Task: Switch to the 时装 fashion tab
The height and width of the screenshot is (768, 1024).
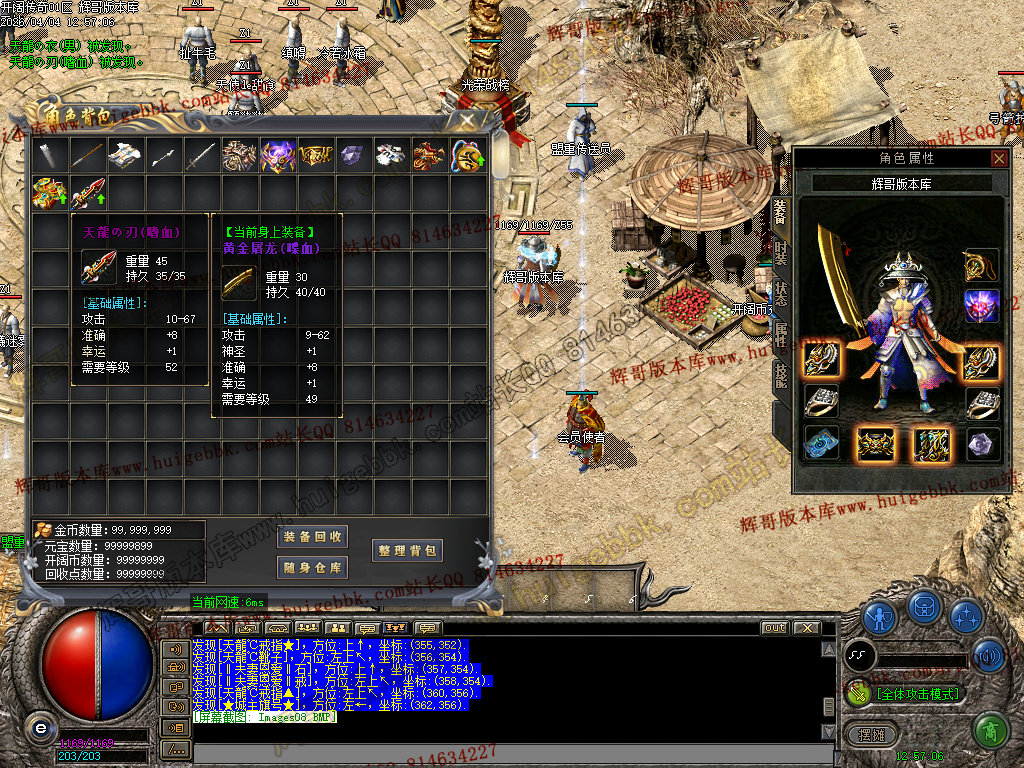Action: pos(781,251)
